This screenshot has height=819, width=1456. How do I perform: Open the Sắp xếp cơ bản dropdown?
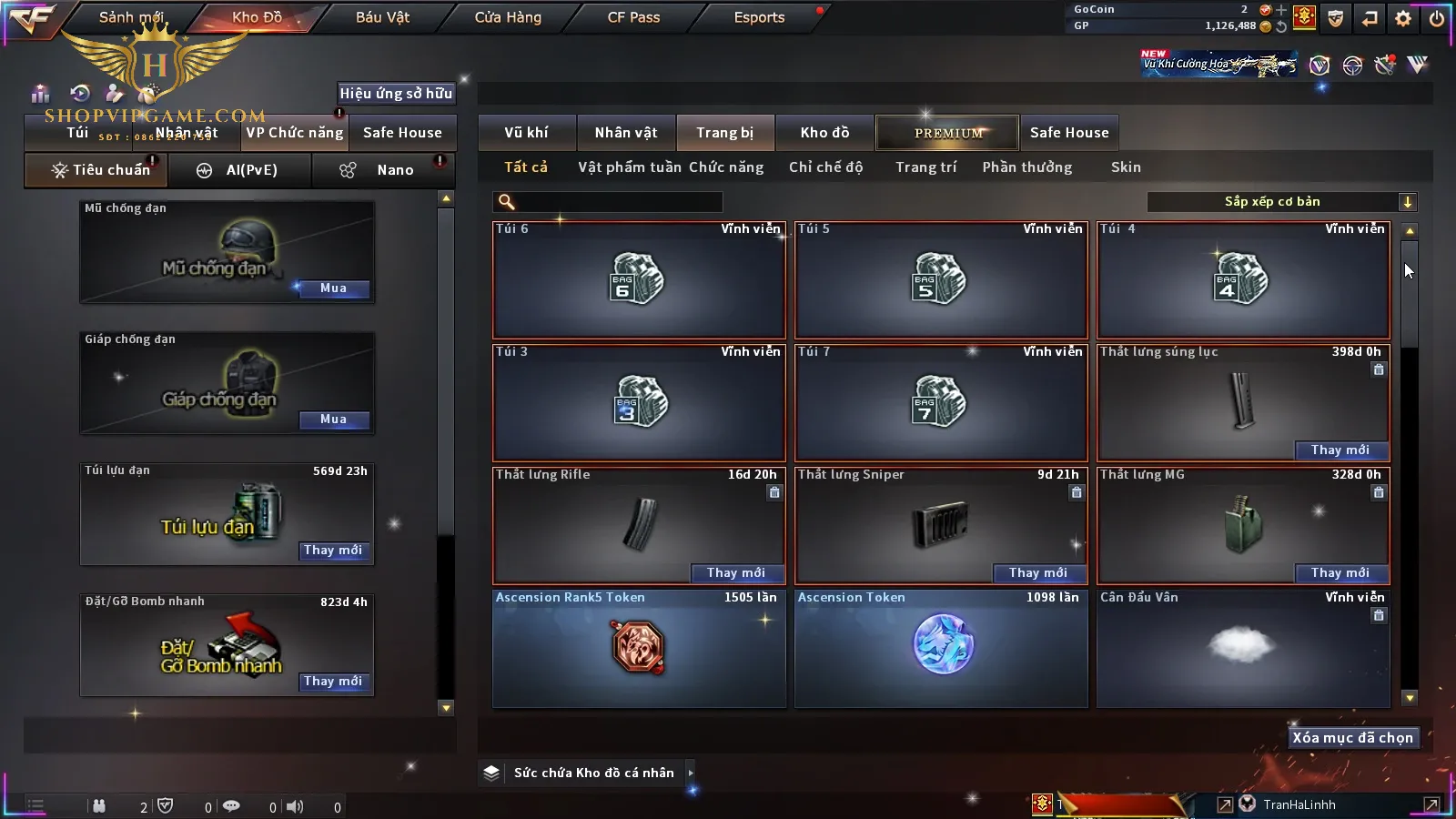click(1281, 202)
